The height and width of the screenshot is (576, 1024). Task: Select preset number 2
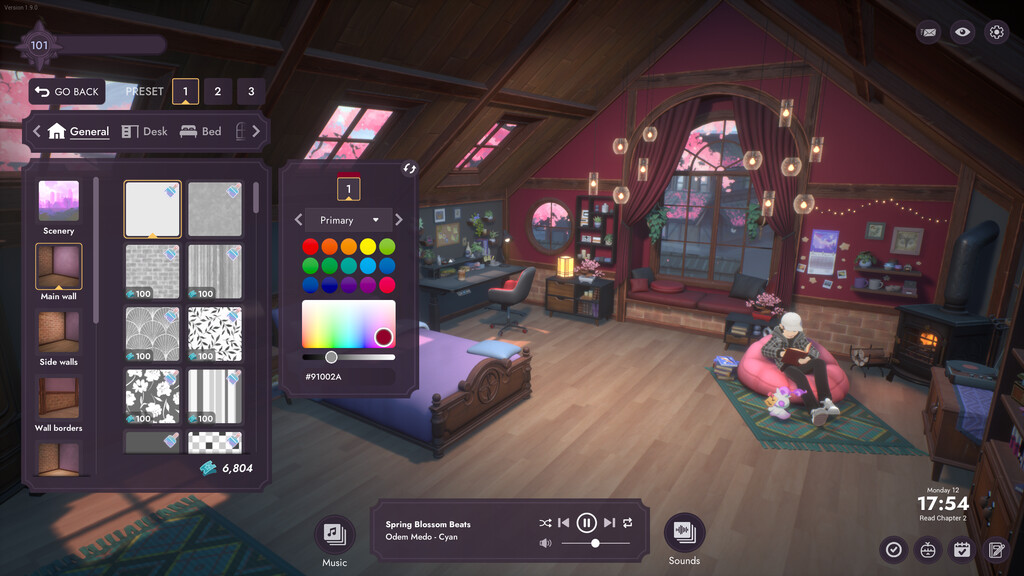tap(218, 92)
